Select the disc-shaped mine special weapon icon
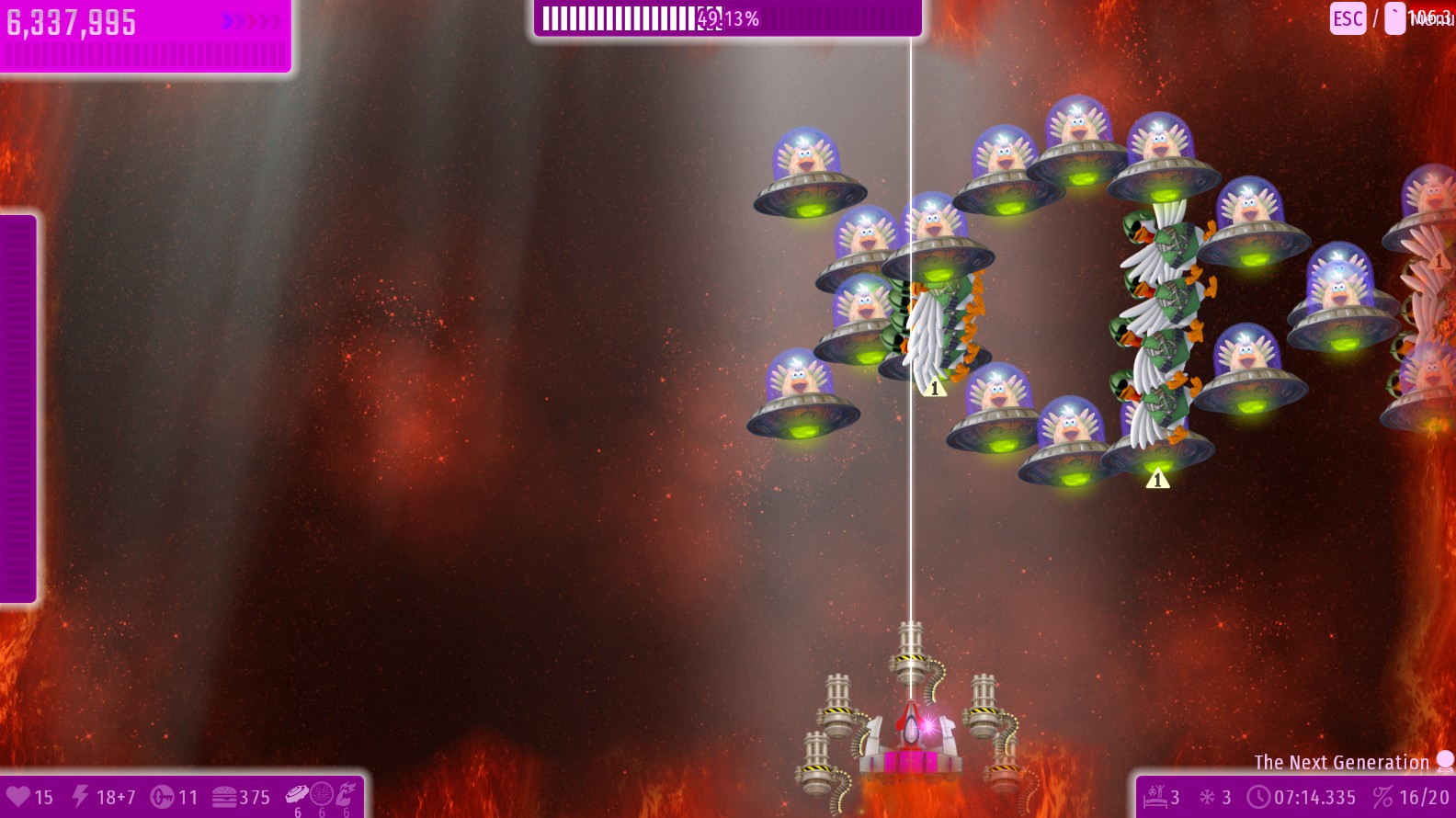The width and height of the screenshot is (1456, 818). click(x=297, y=794)
